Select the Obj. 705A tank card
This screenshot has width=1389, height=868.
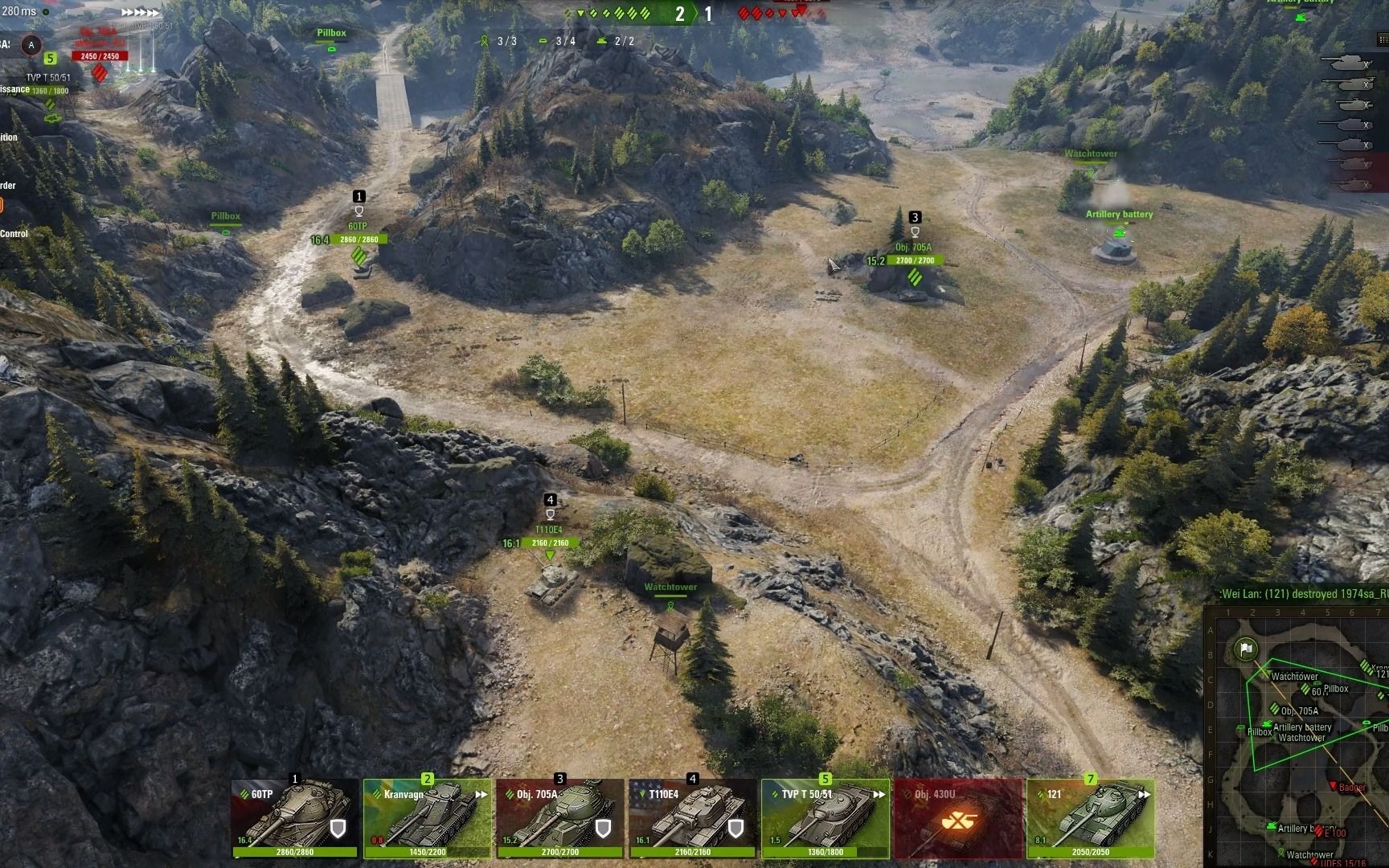(x=560, y=818)
